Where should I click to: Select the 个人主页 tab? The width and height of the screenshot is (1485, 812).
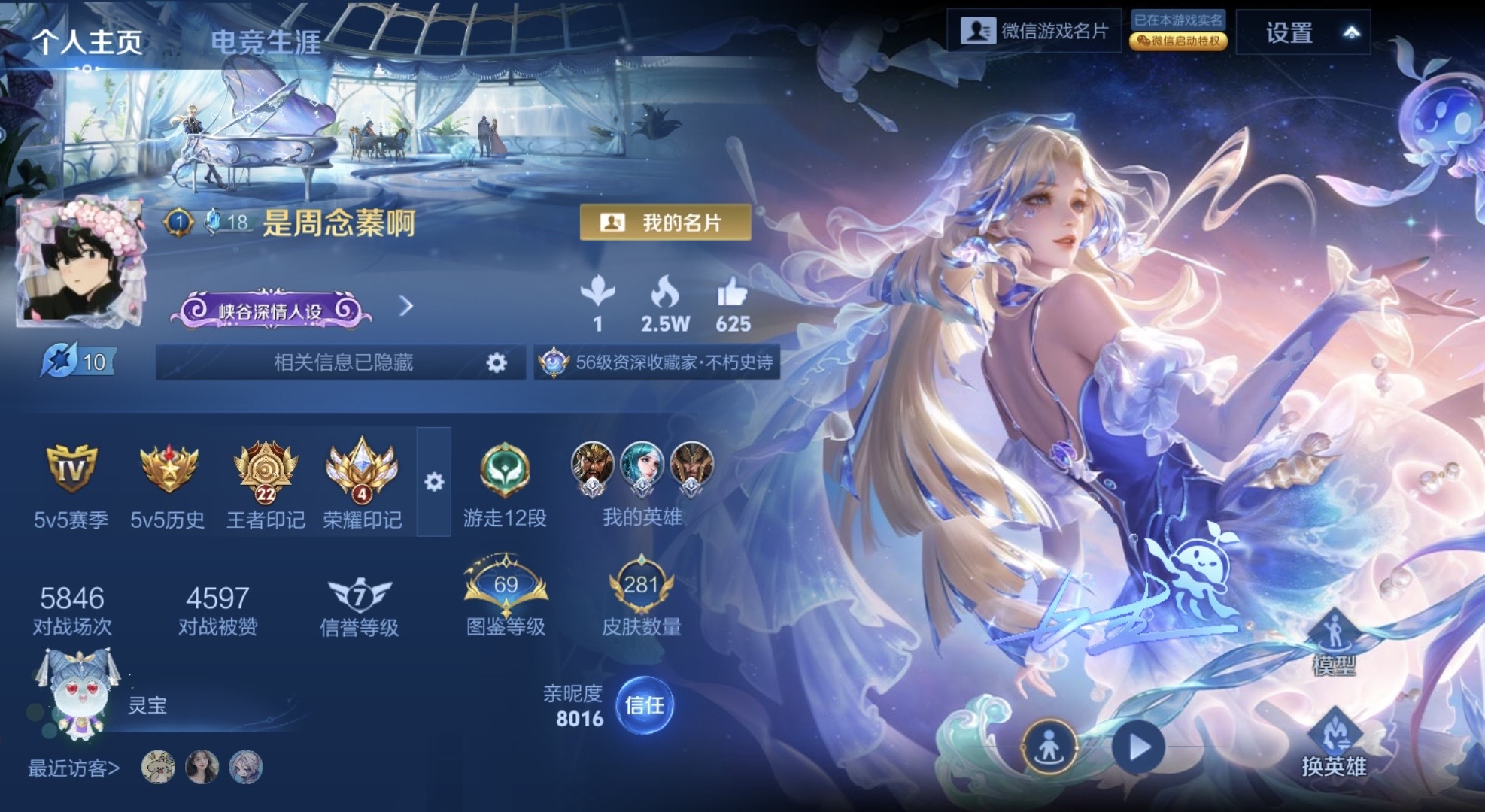[x=87, y=41]
